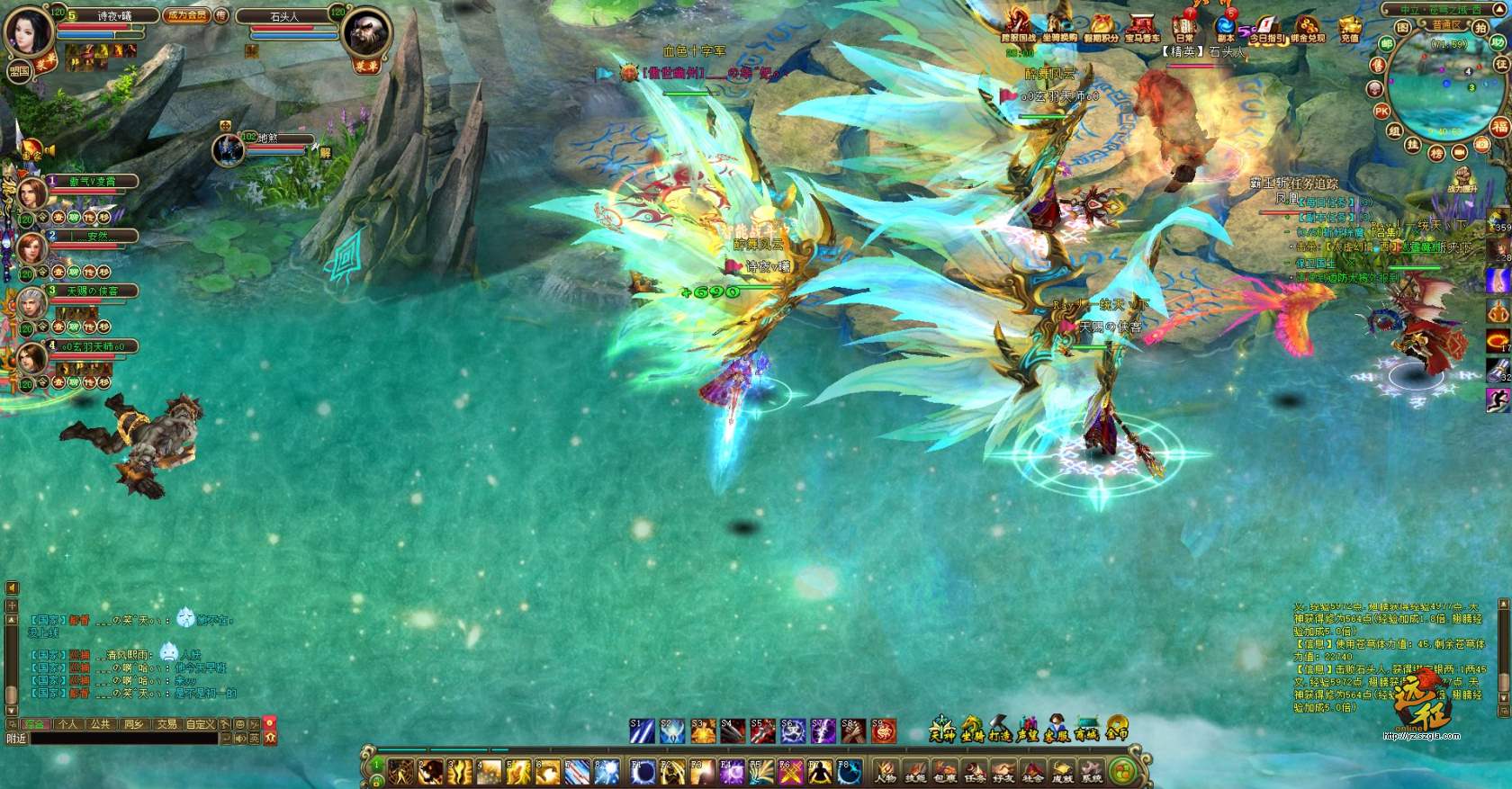Open the 包裹 inventory bag
This screenshot has height=789, width=1512.
pos(945,771)
